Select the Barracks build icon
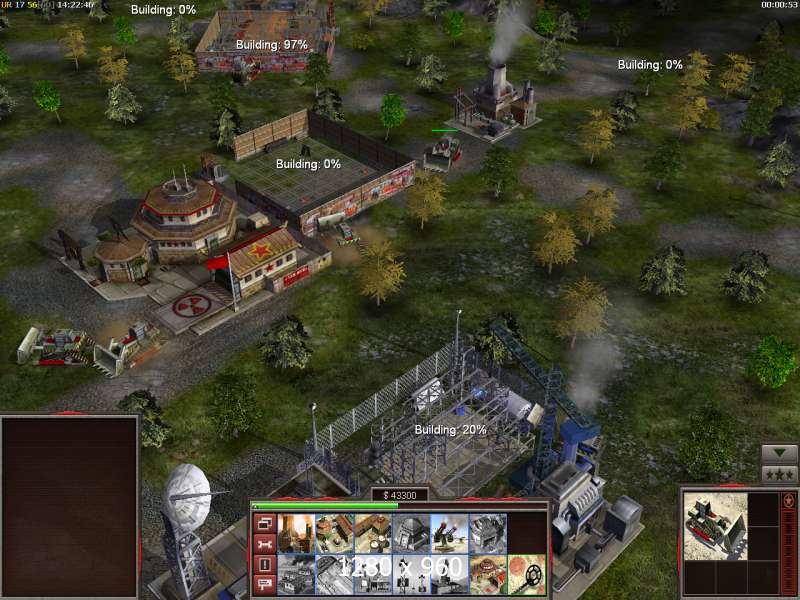The image size is (800, 600). 334,533
